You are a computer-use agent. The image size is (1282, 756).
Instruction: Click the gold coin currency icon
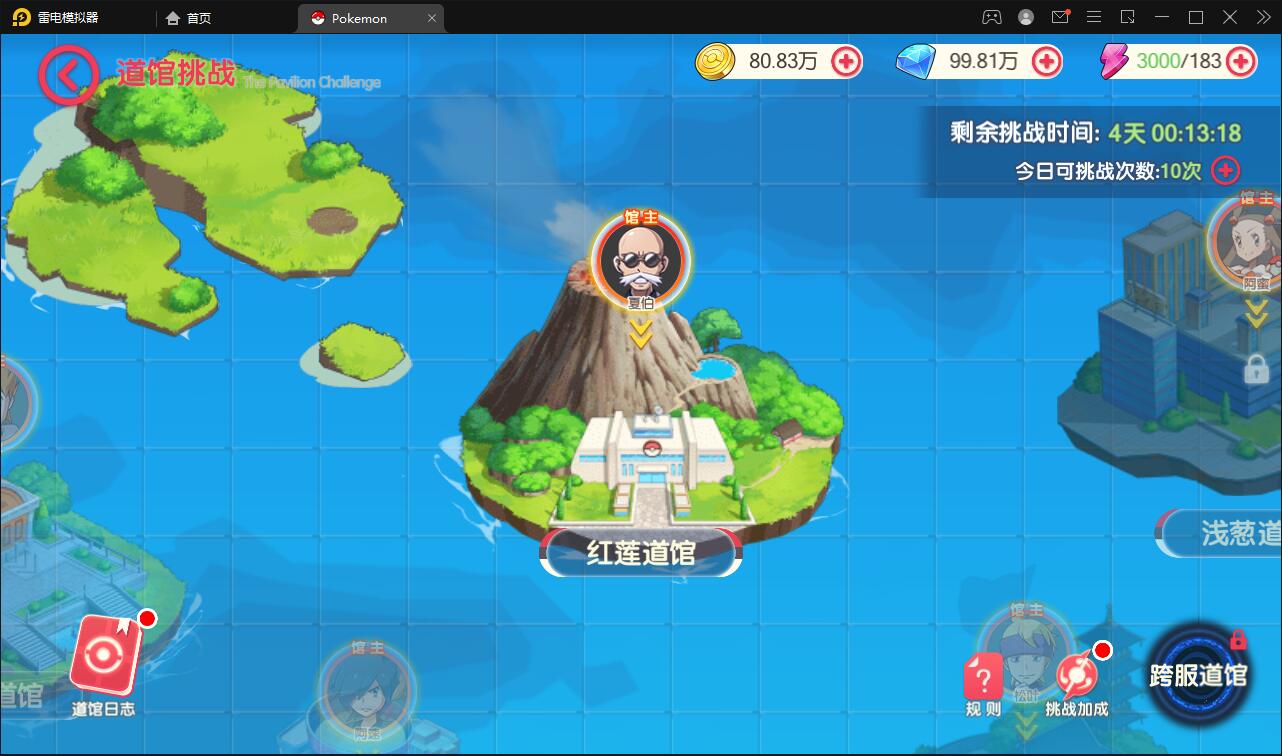(x=714, y=61)
